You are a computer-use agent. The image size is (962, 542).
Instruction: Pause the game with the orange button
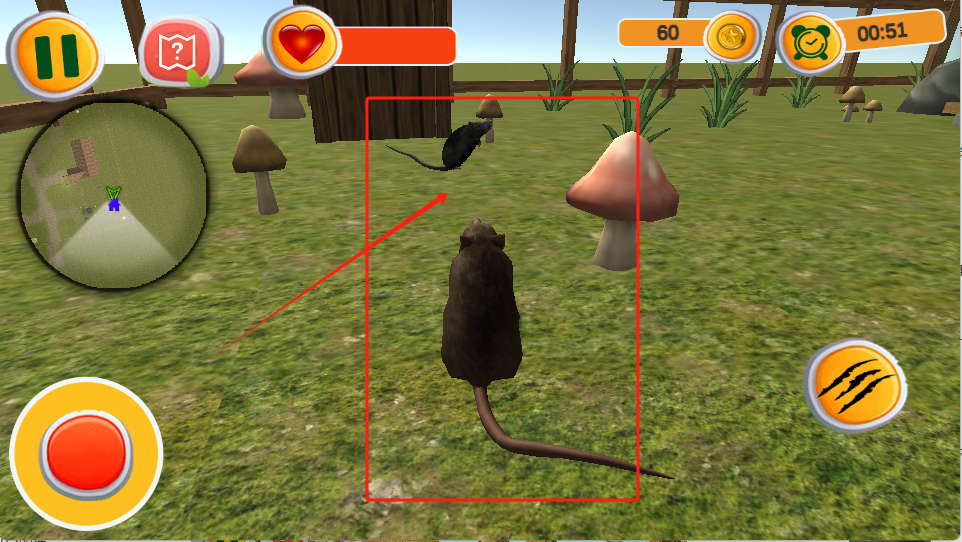click(x=55, y=54)
